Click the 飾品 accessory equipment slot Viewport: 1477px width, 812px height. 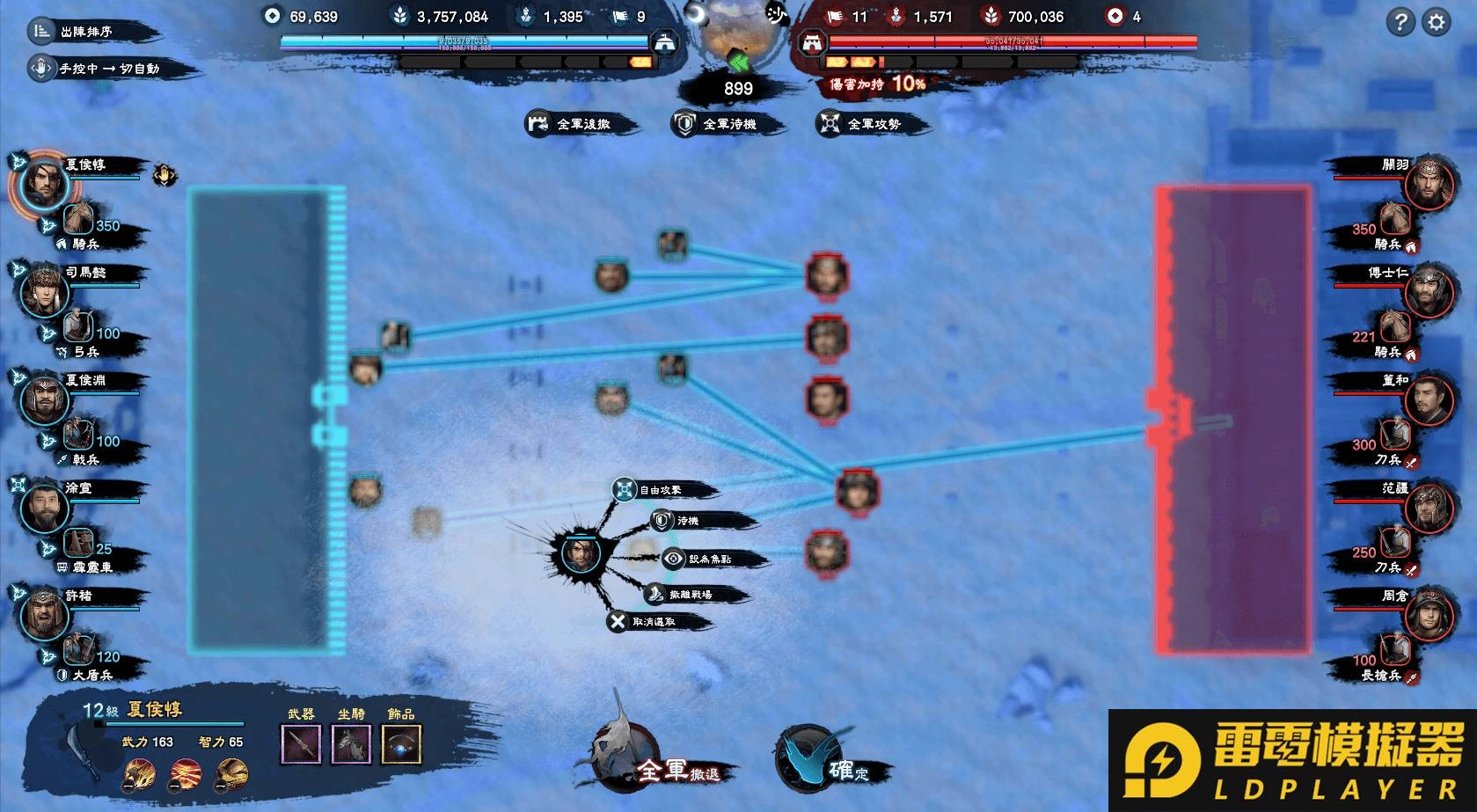pos(401,744)
